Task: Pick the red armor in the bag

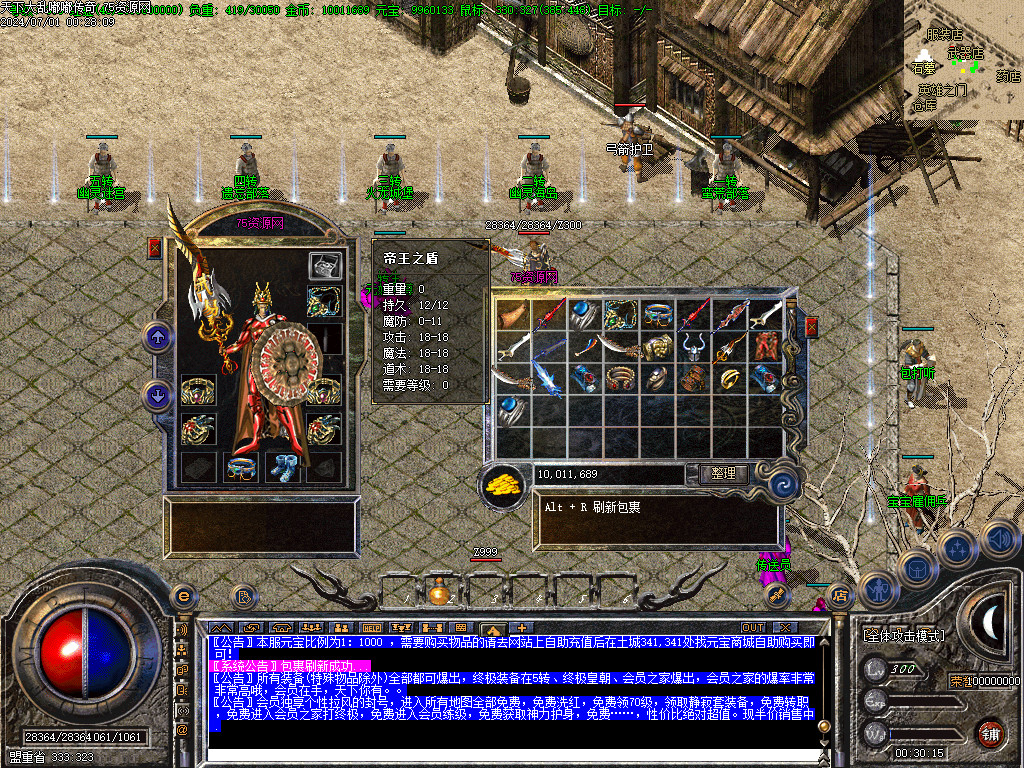Action: pyautogui.click(x=767, y=347)
